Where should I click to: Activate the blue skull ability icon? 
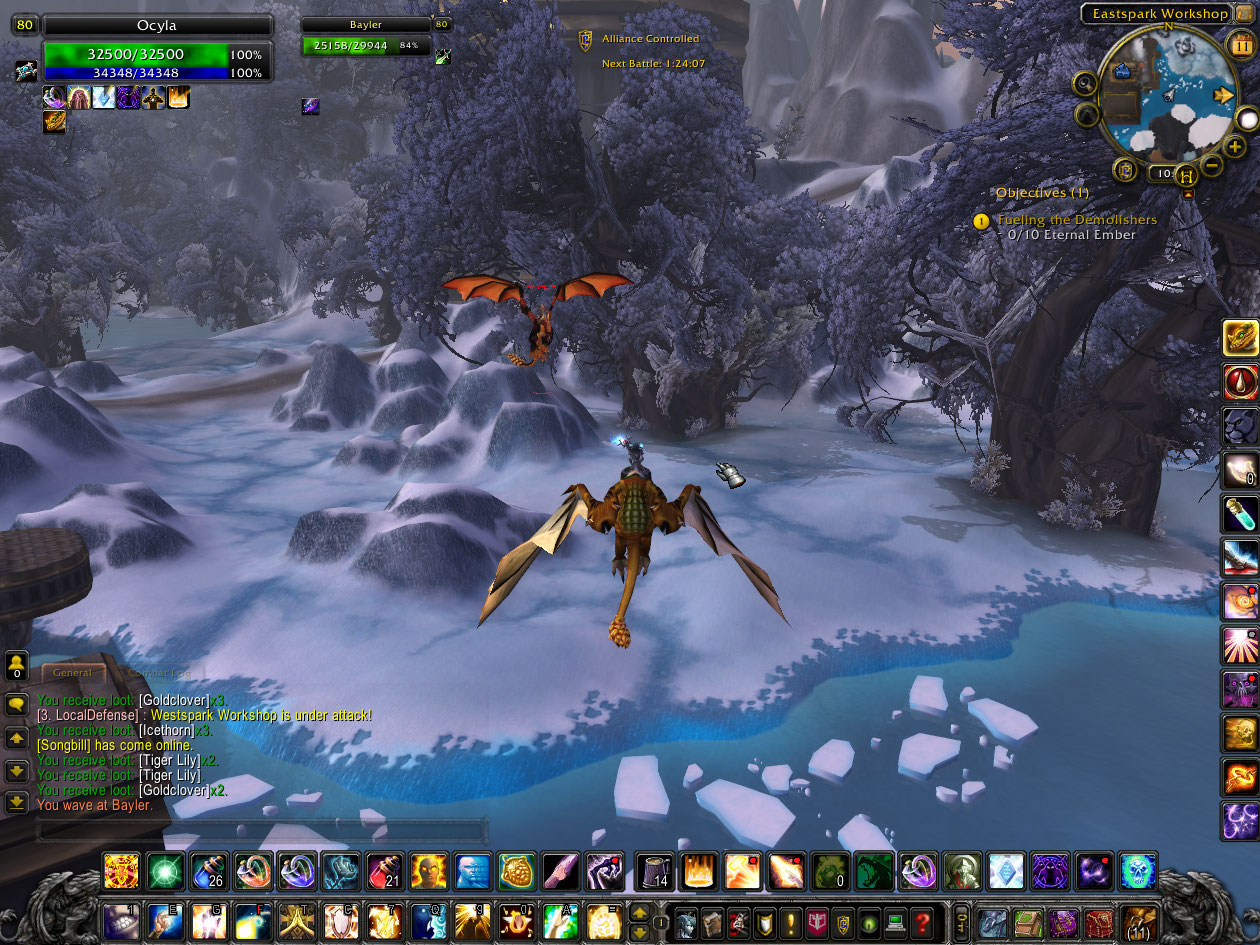click(x=1137, y=871)
